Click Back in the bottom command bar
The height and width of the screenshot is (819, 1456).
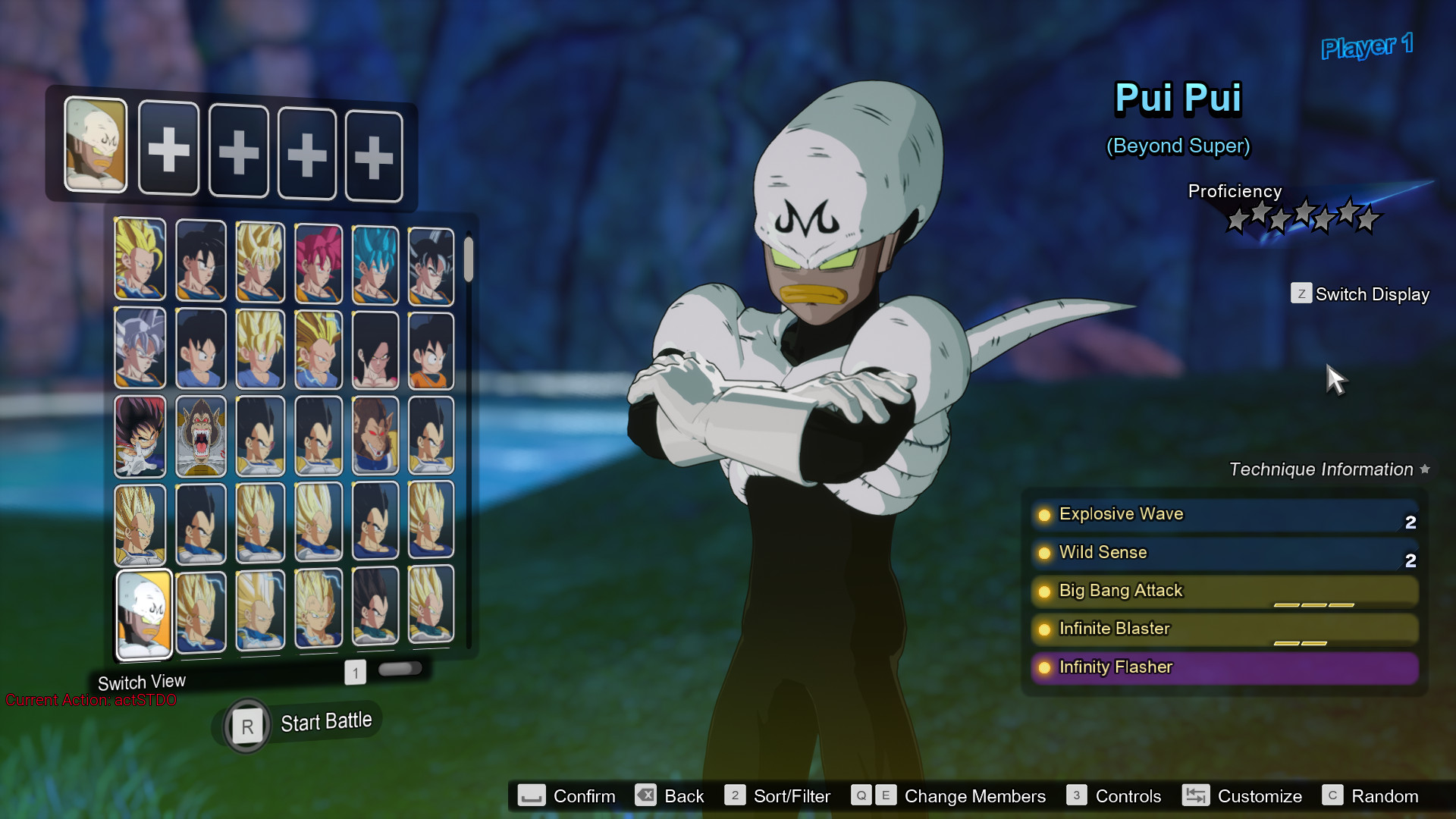click(645, 795)
